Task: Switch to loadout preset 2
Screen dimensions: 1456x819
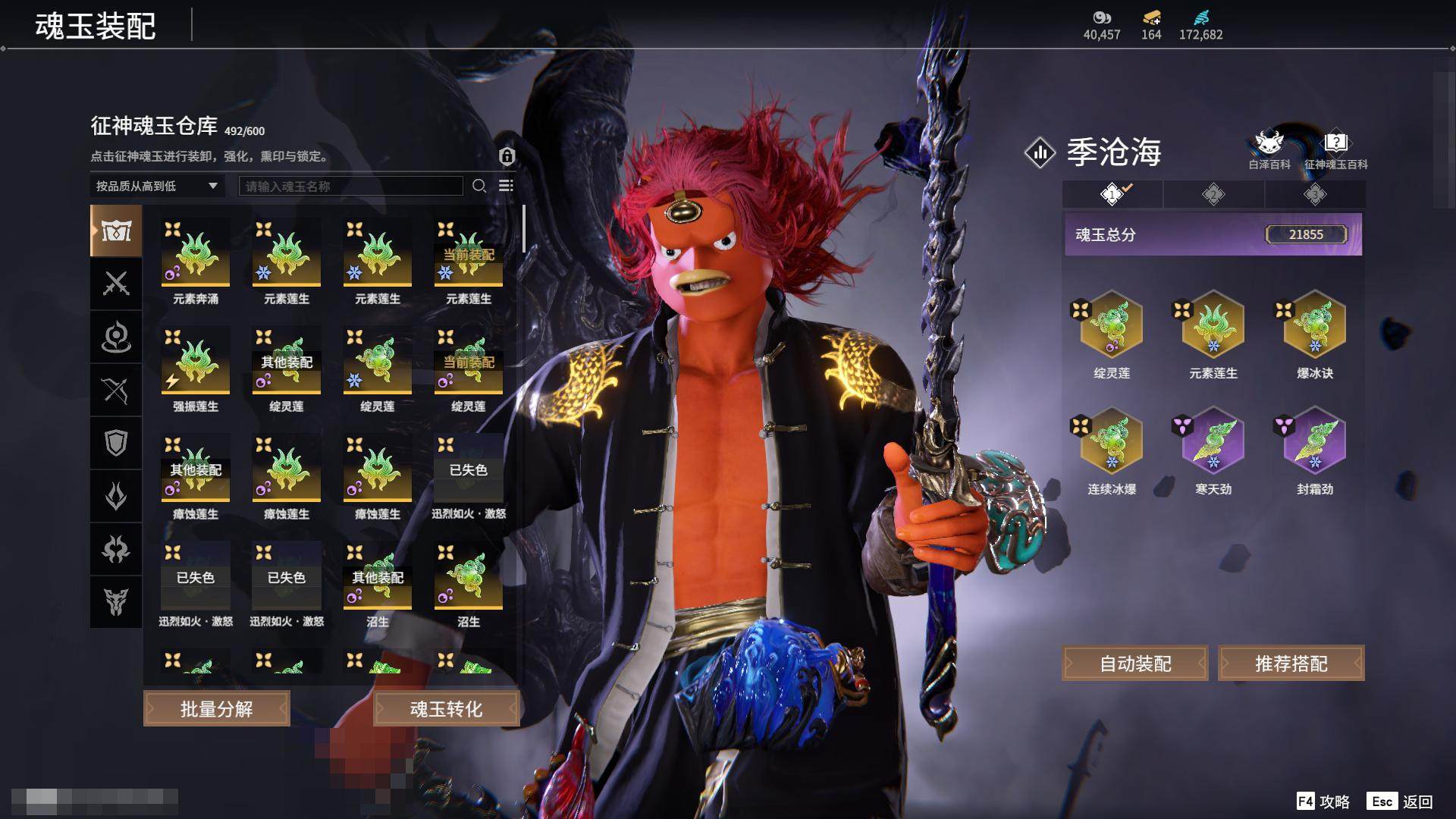Action: coord(1213,195)
